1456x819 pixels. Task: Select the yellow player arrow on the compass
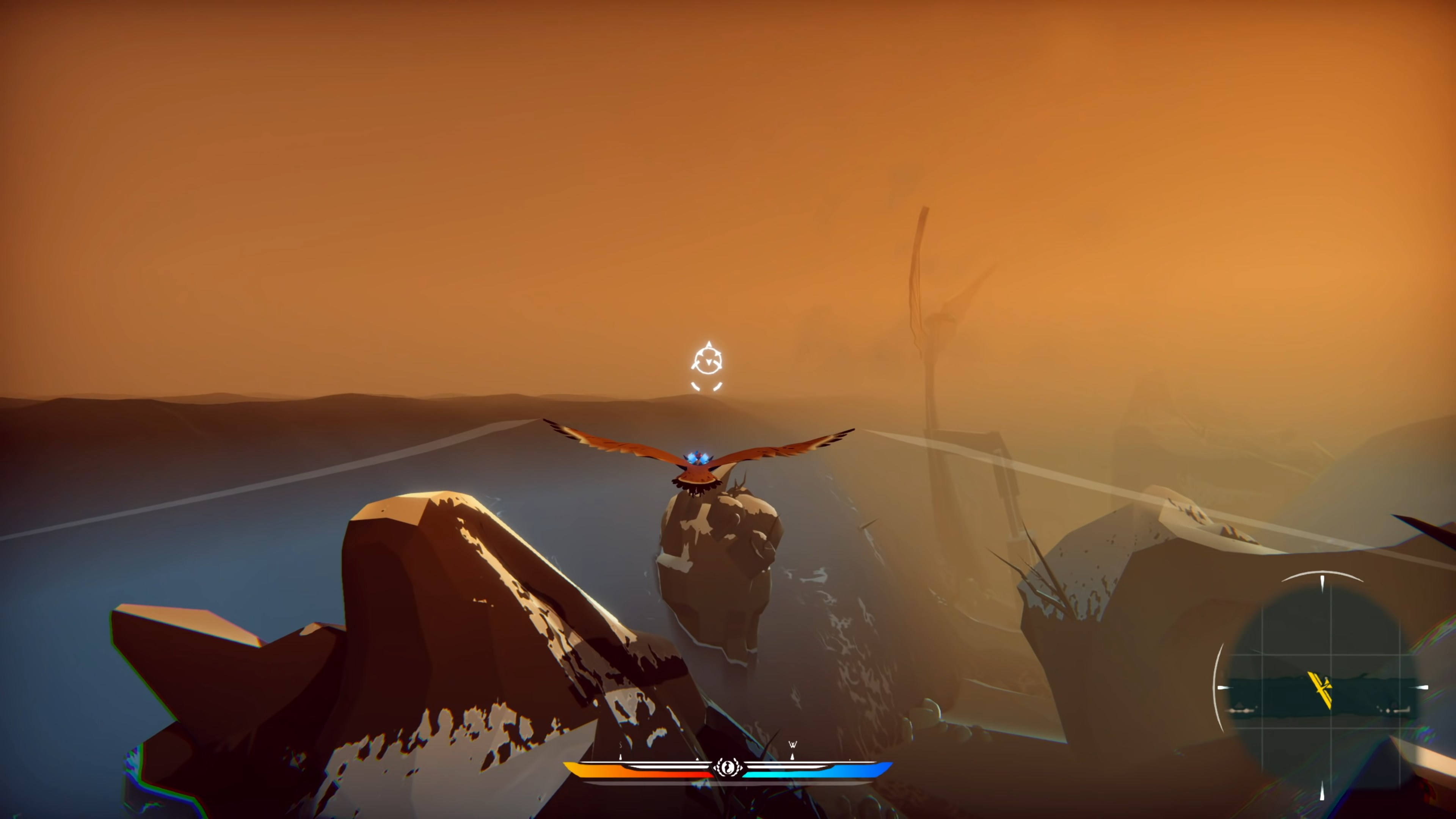[x=1321, y=690]
